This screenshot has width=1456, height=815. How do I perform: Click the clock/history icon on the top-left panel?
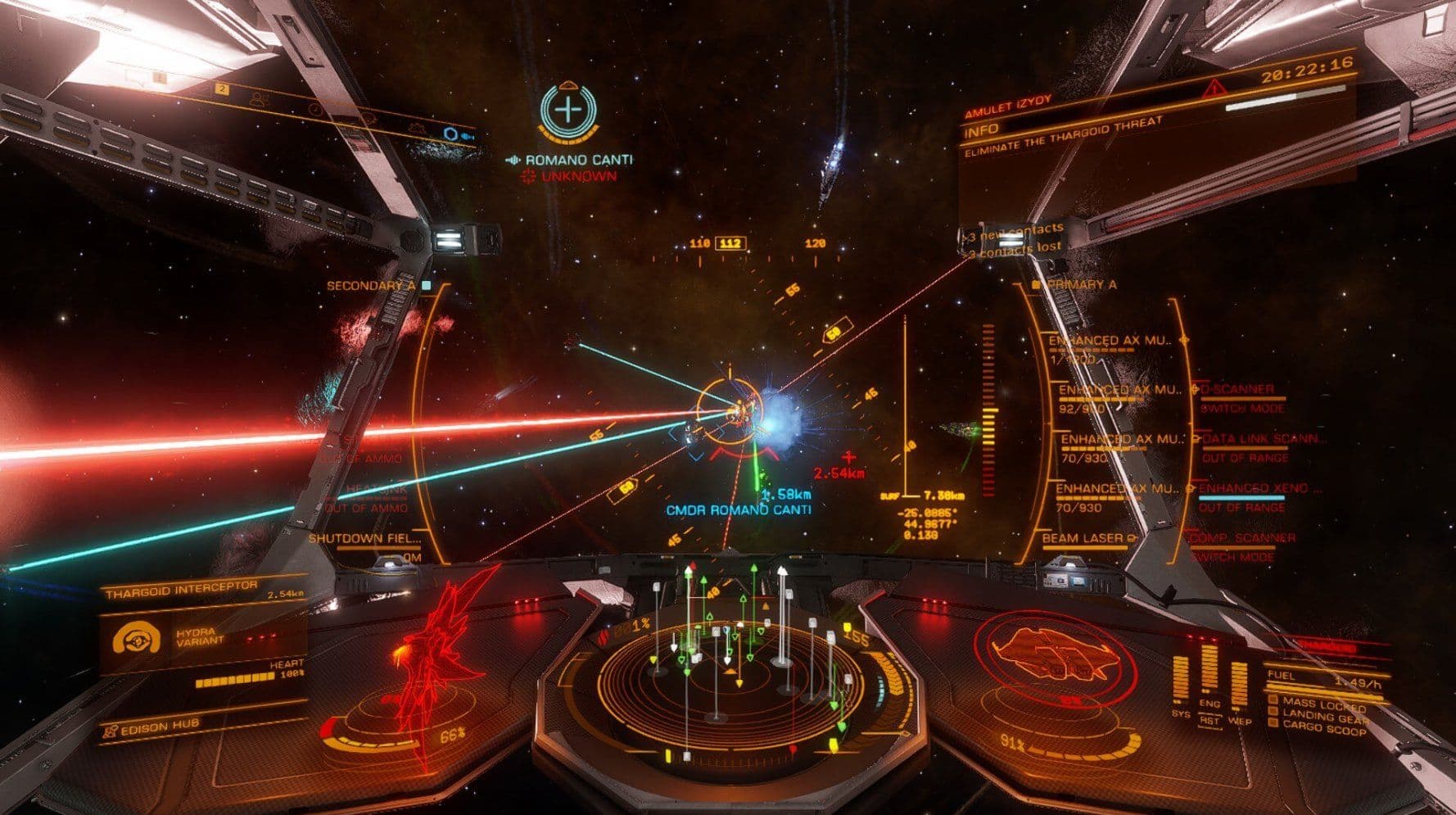(316, 110)
